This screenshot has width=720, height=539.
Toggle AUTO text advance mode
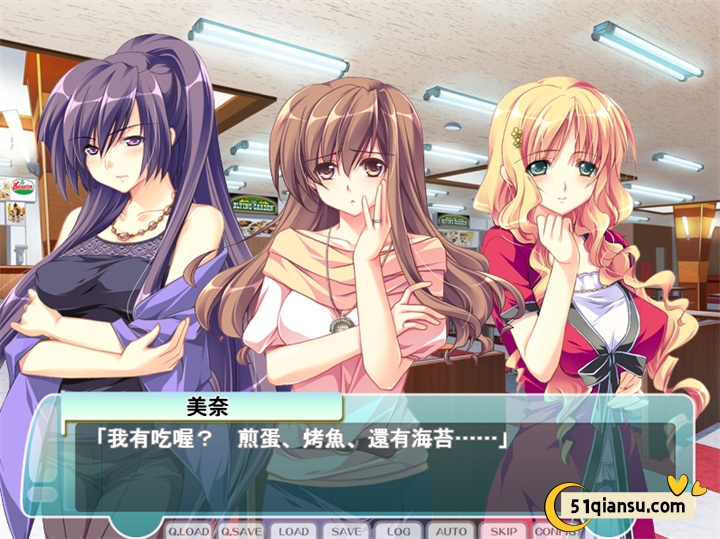[451, 531]
